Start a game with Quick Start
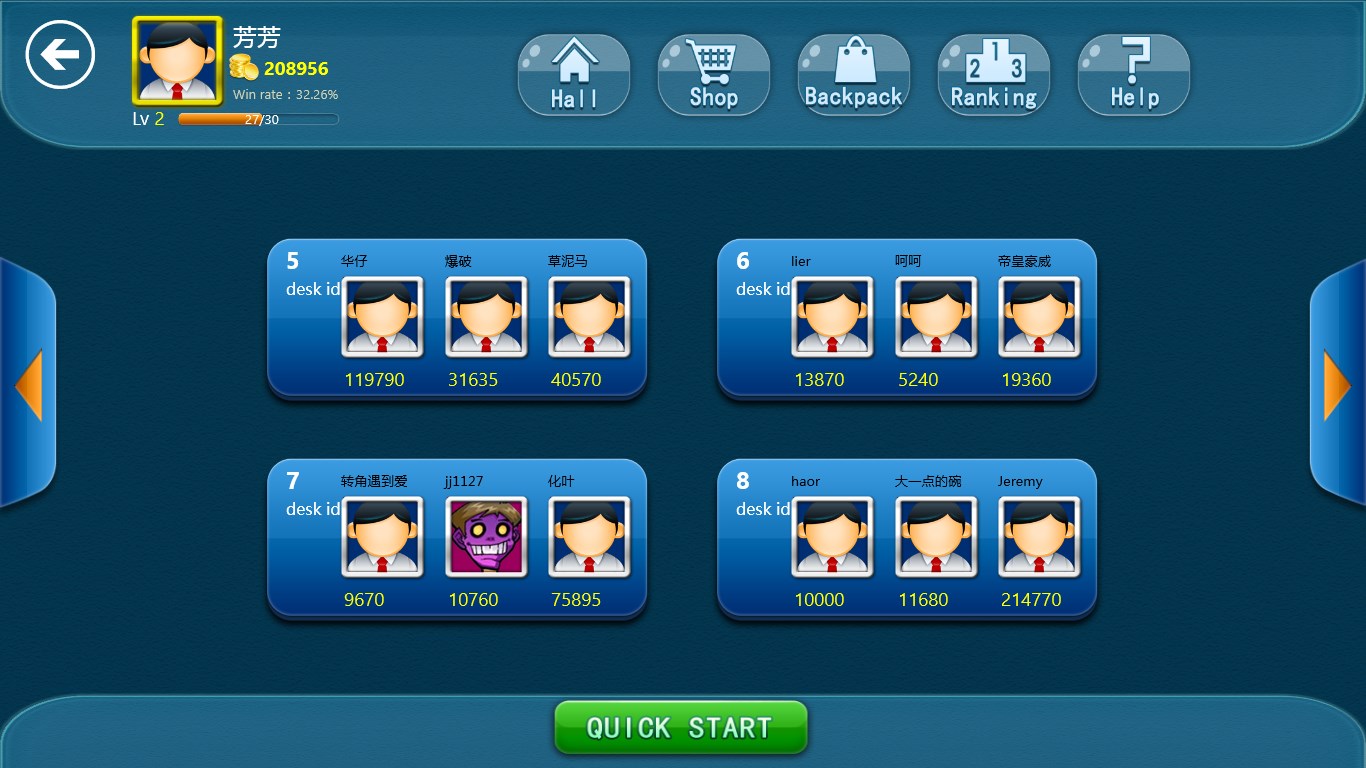 click(680, 727)
